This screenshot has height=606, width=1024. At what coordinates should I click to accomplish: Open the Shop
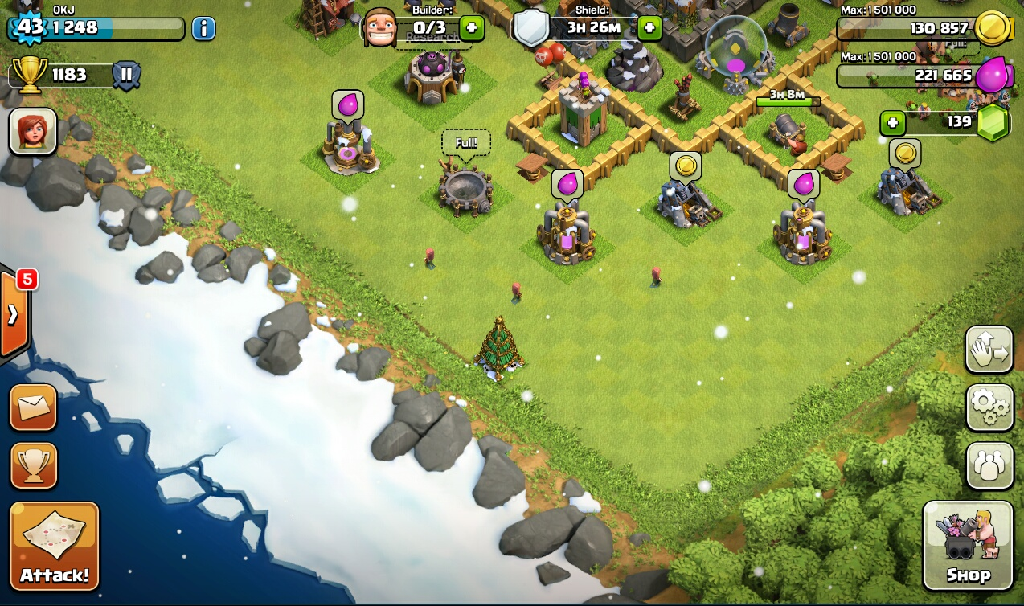click(967, 546)
